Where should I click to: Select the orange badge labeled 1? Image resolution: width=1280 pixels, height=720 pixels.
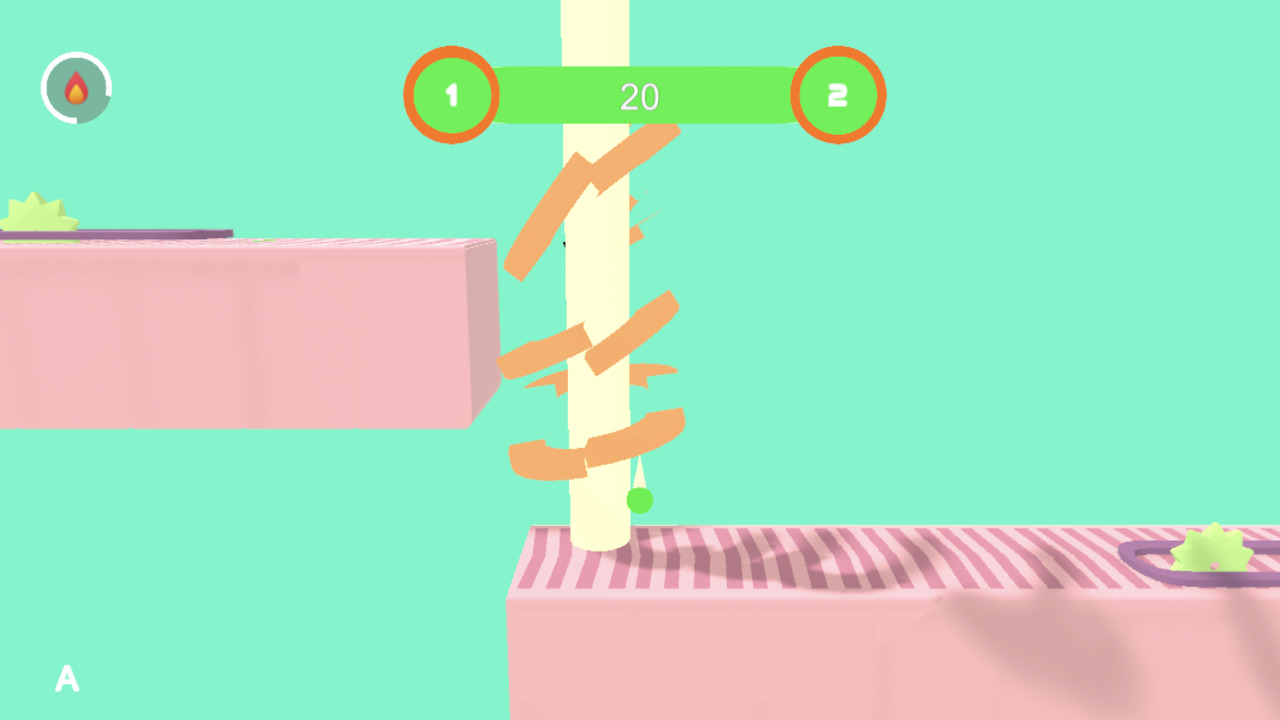point(451,95)
